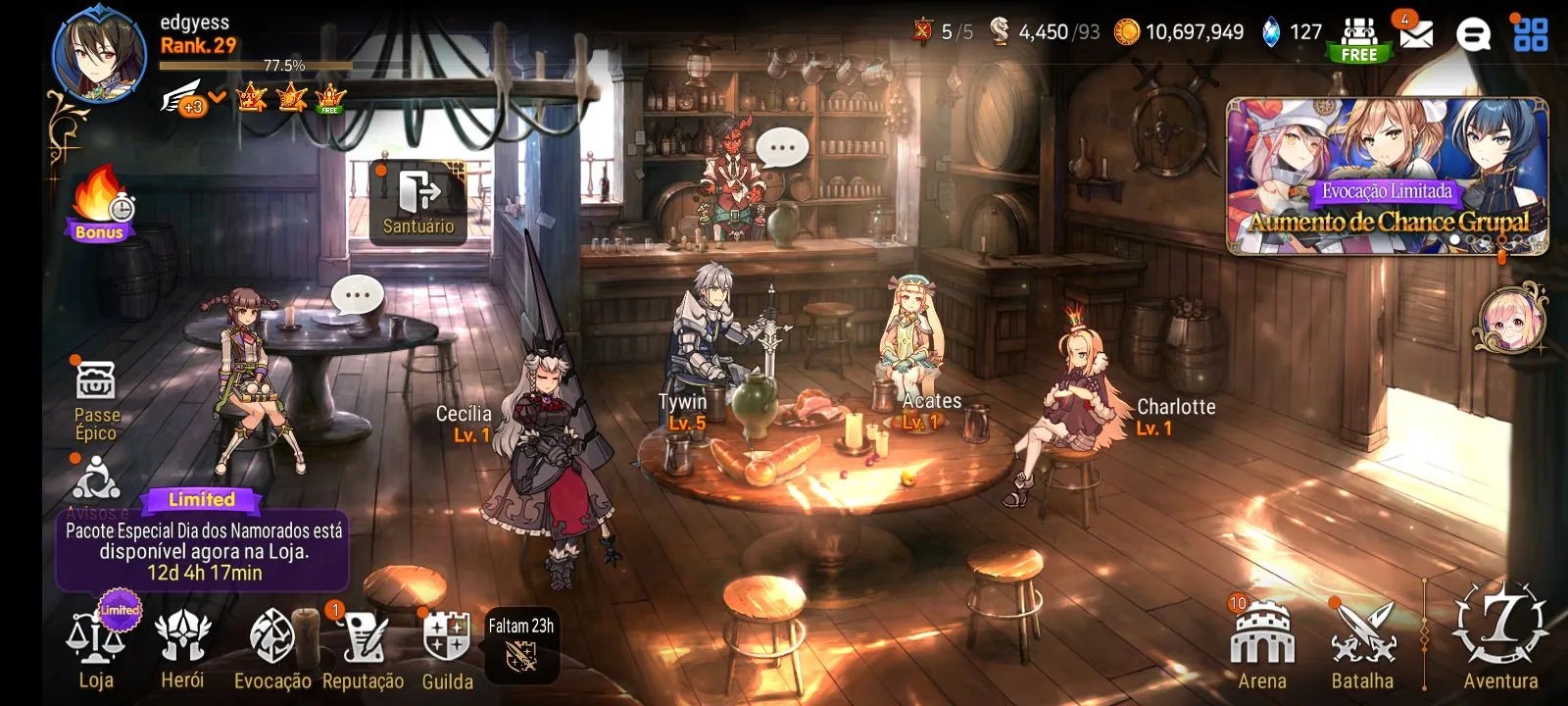
Task: Open the mailbox envelope icon
Action: pos(1415,34)
